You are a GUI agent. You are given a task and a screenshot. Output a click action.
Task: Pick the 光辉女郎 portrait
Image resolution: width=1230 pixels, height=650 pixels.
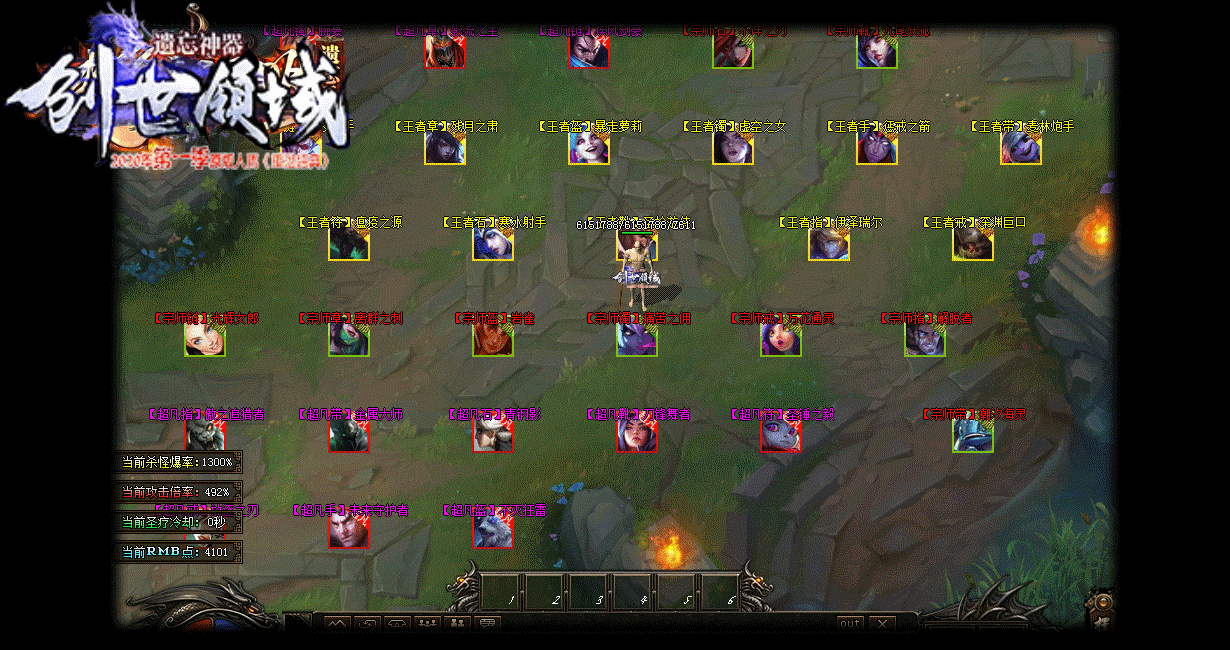[205, 340]
